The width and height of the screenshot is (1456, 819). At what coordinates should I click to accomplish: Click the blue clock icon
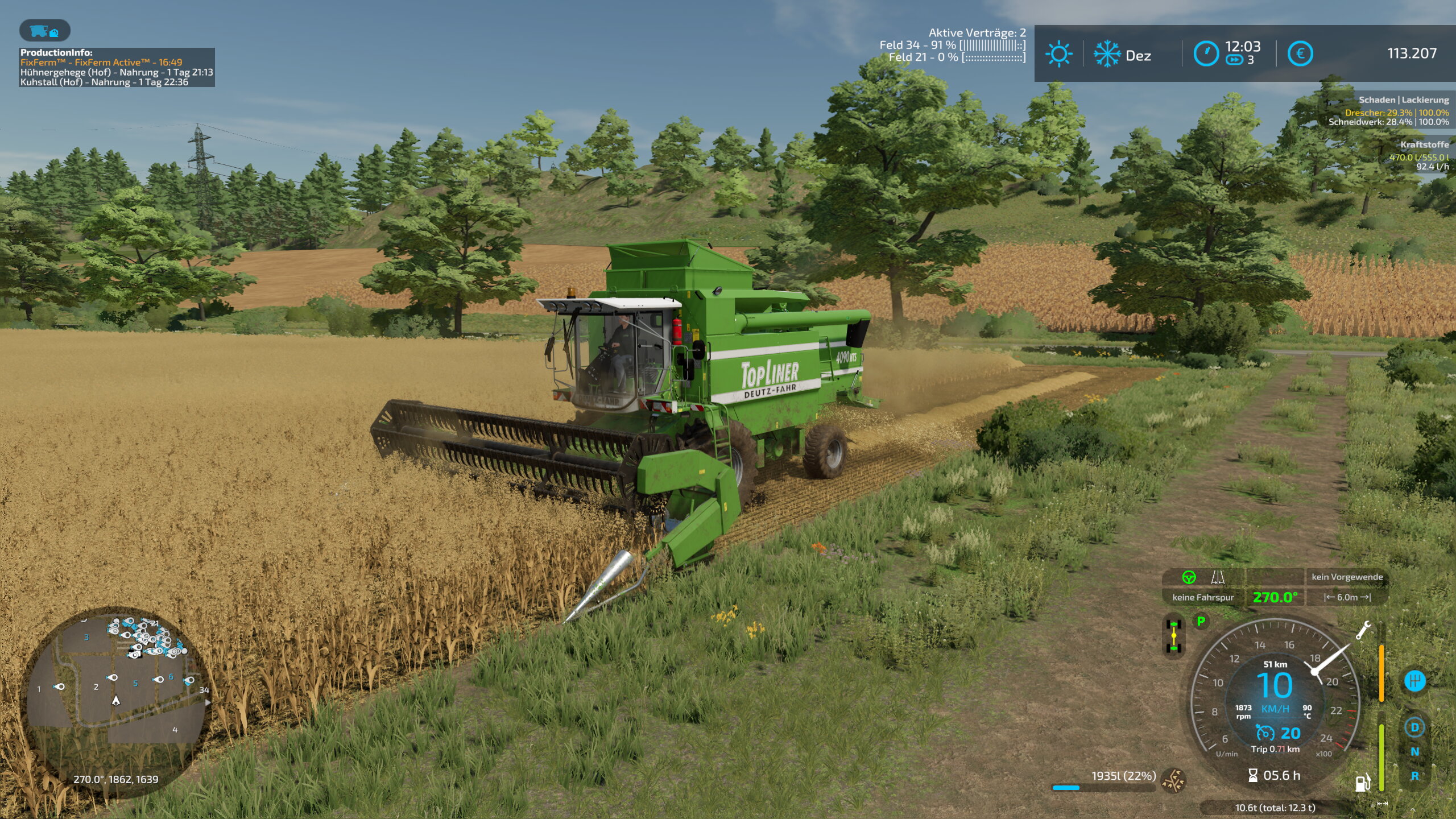1205,54
